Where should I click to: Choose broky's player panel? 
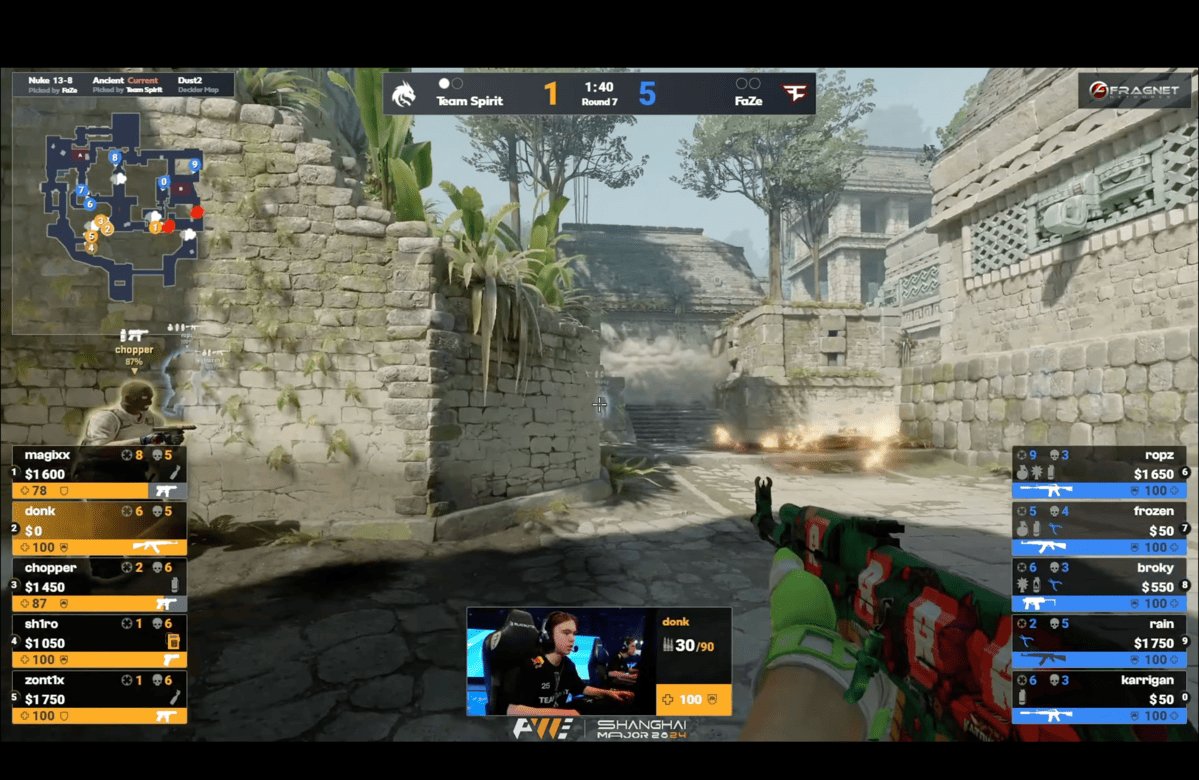tap(1098, 585)
